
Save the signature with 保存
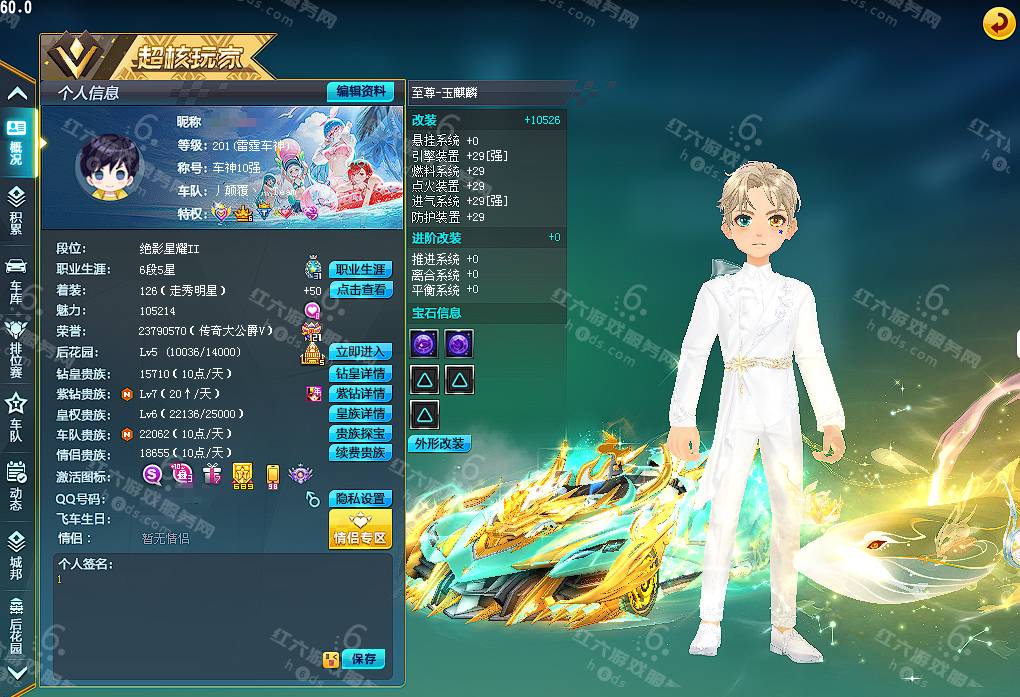[363, 659]
